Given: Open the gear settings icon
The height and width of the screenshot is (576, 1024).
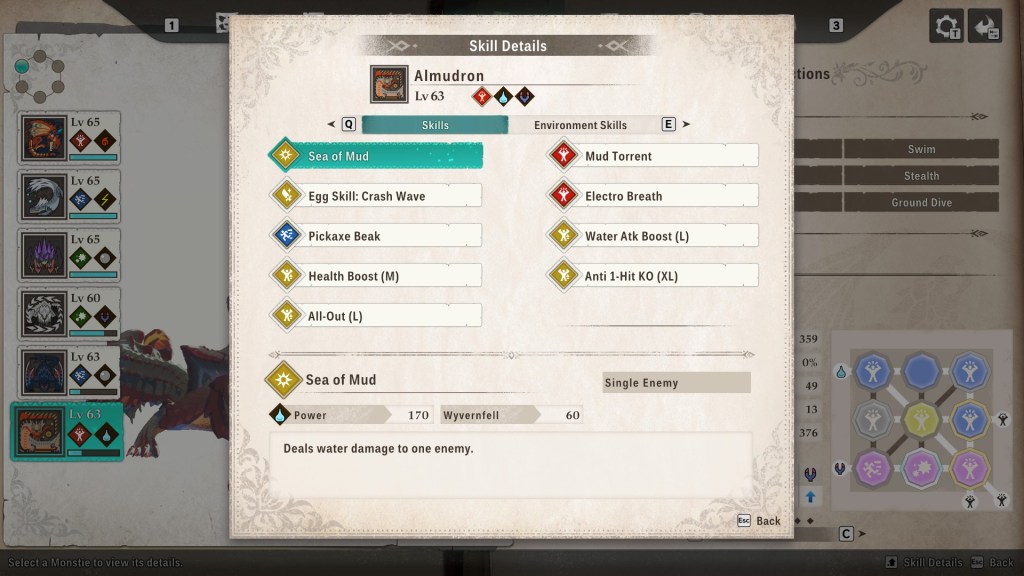Looking at the screenshot, I should pyautogui.click(x=946, y=26).
